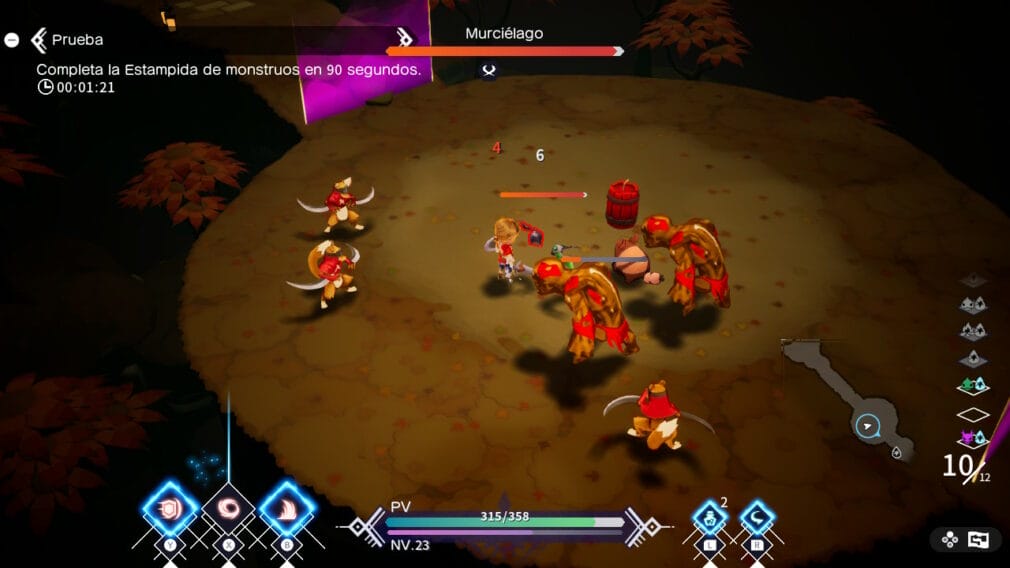Viewport: 1010px width, 568px height.
Task: Collapse the Prueba objective tracker
Action: coord(11,40)
